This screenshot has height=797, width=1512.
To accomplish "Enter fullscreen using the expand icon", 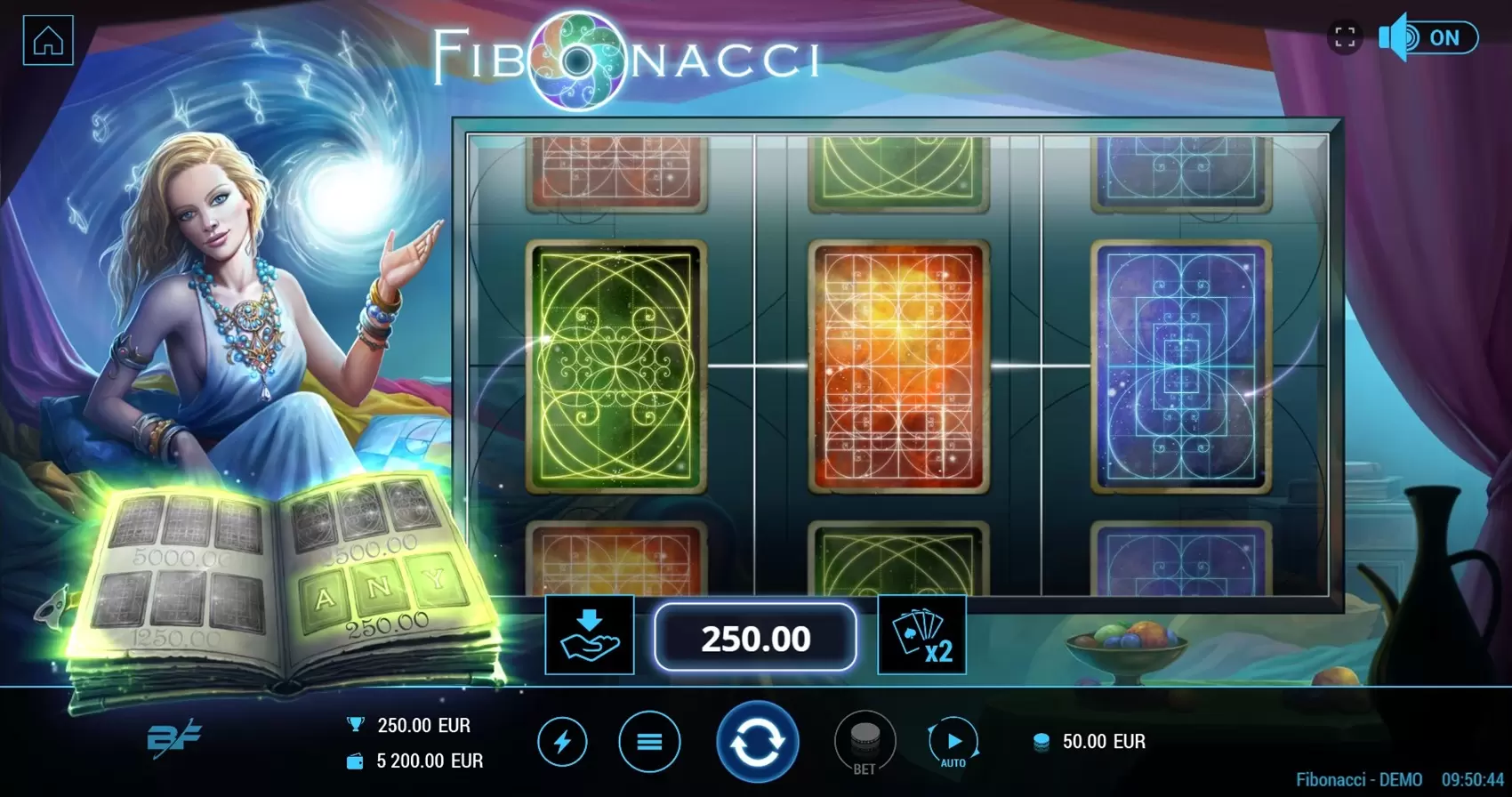I will tap(1346, 36).
